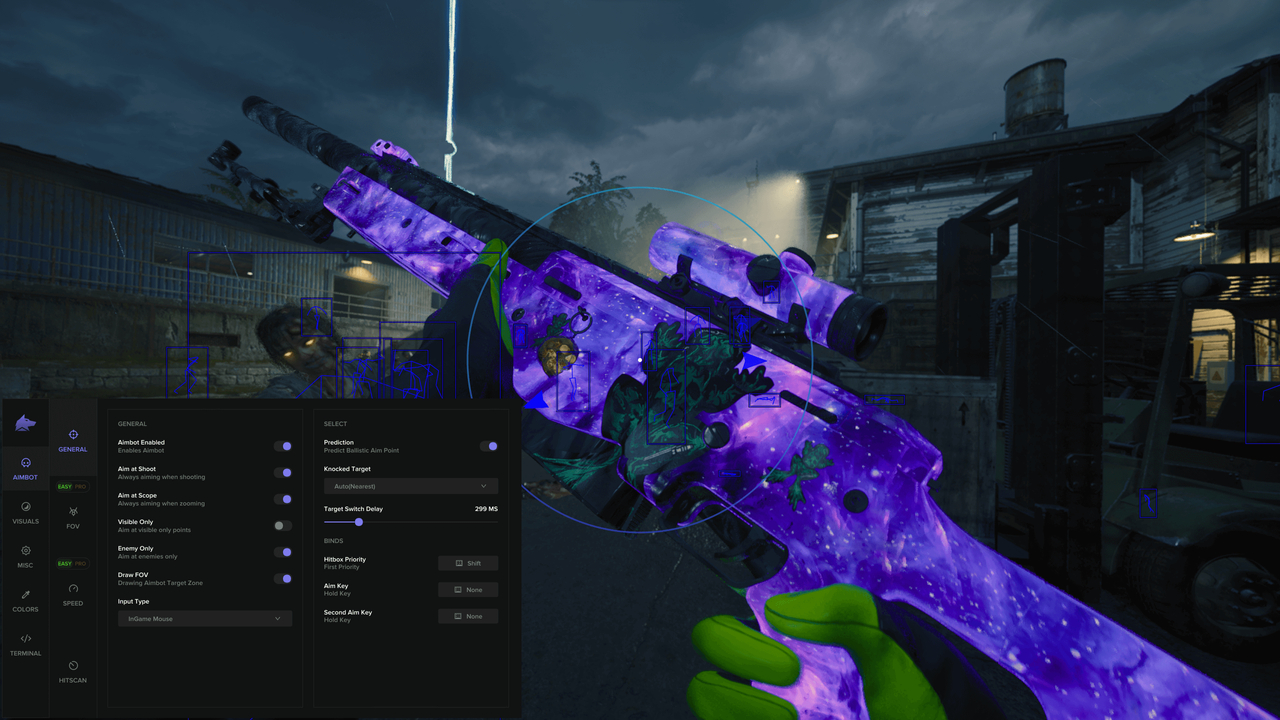Enable the Visible Only toggle
The image size is (1280, 720).
[x=282, y=524]
